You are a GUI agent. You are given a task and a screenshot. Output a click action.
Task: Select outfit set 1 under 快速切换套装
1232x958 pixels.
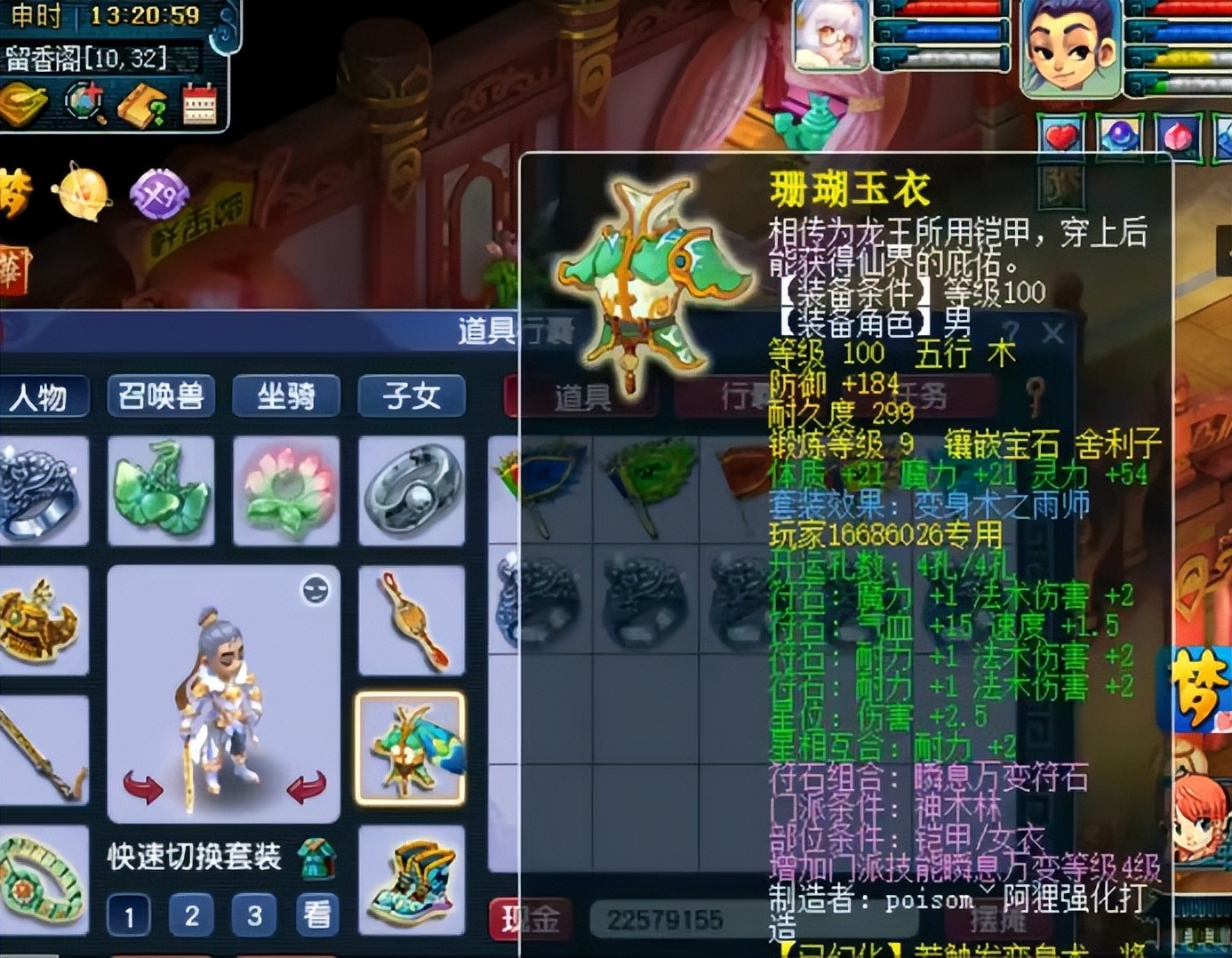click(128, 914)
